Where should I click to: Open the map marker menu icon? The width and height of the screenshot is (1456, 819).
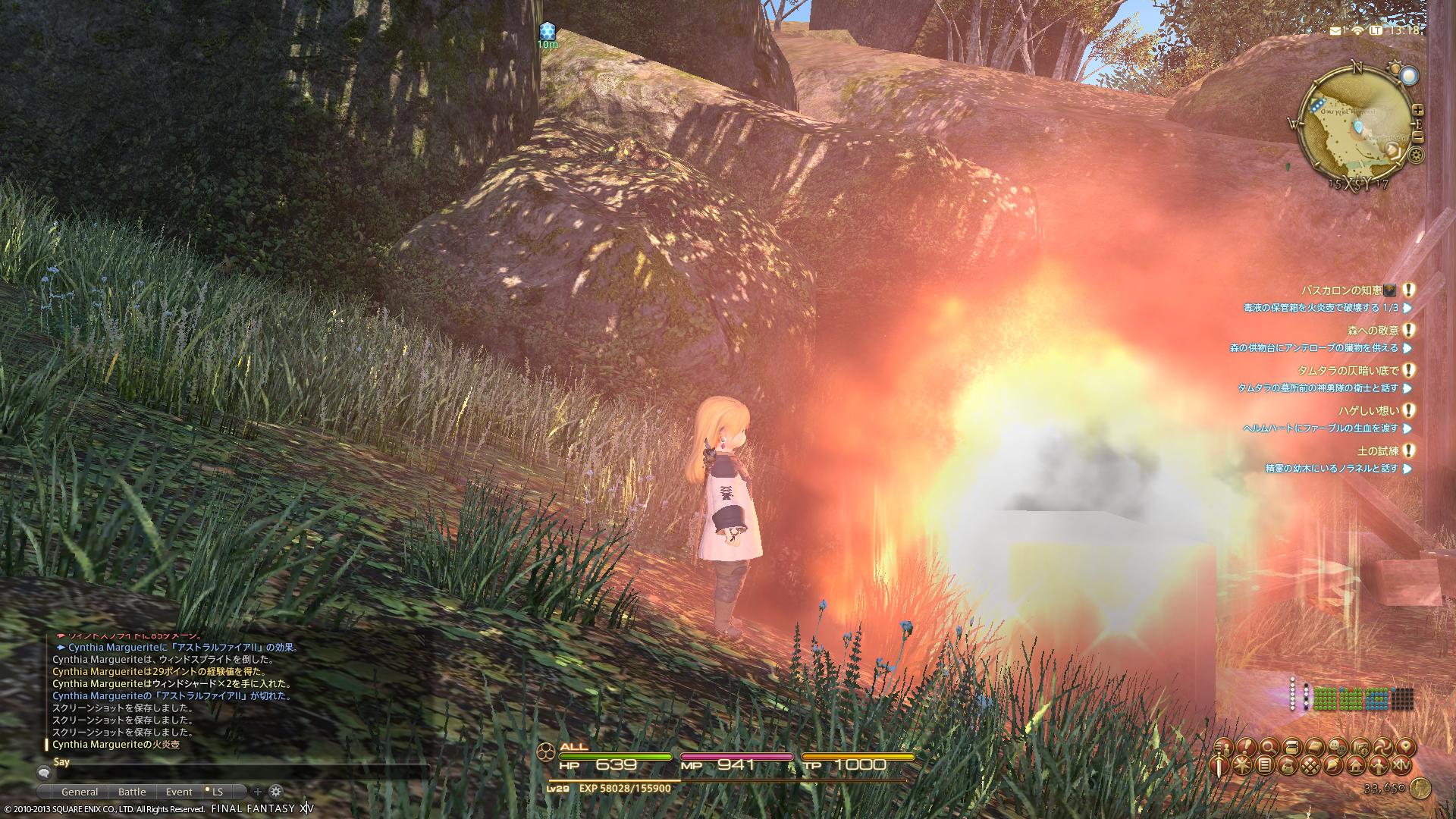click(x=1404, y=747)
